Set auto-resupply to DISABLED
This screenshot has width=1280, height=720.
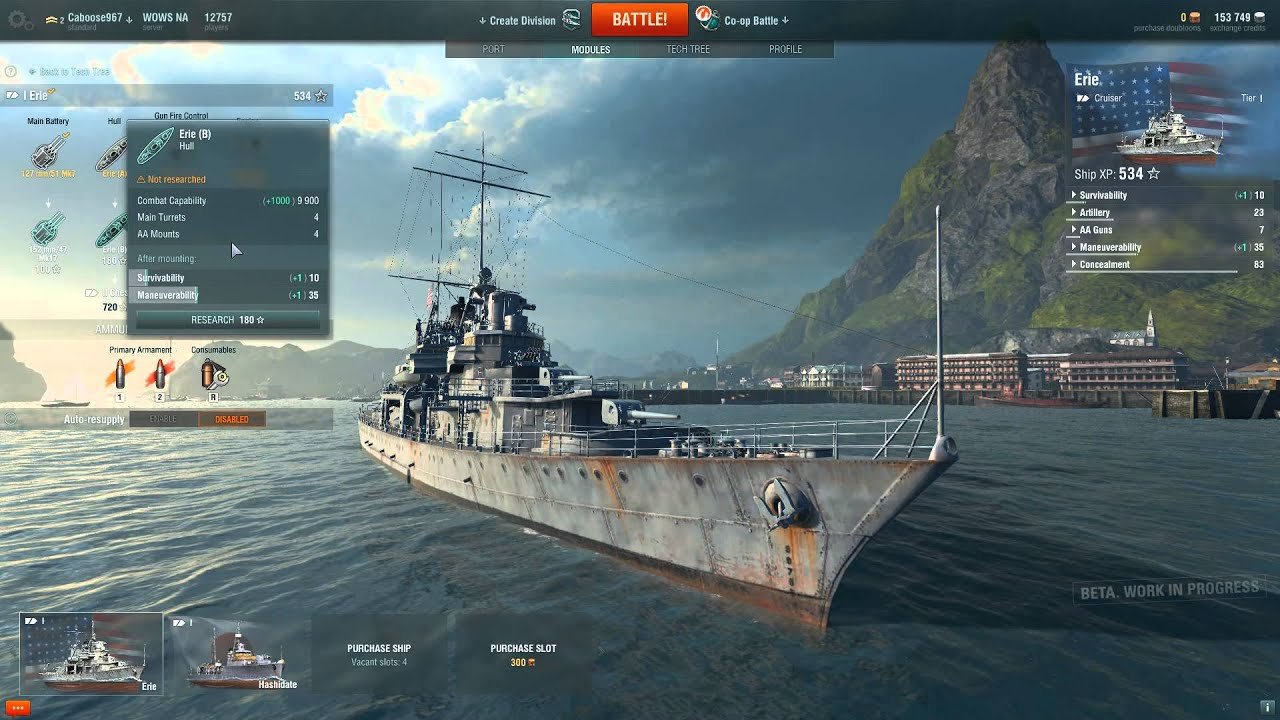pyautogui.click(x=231, y=419)
